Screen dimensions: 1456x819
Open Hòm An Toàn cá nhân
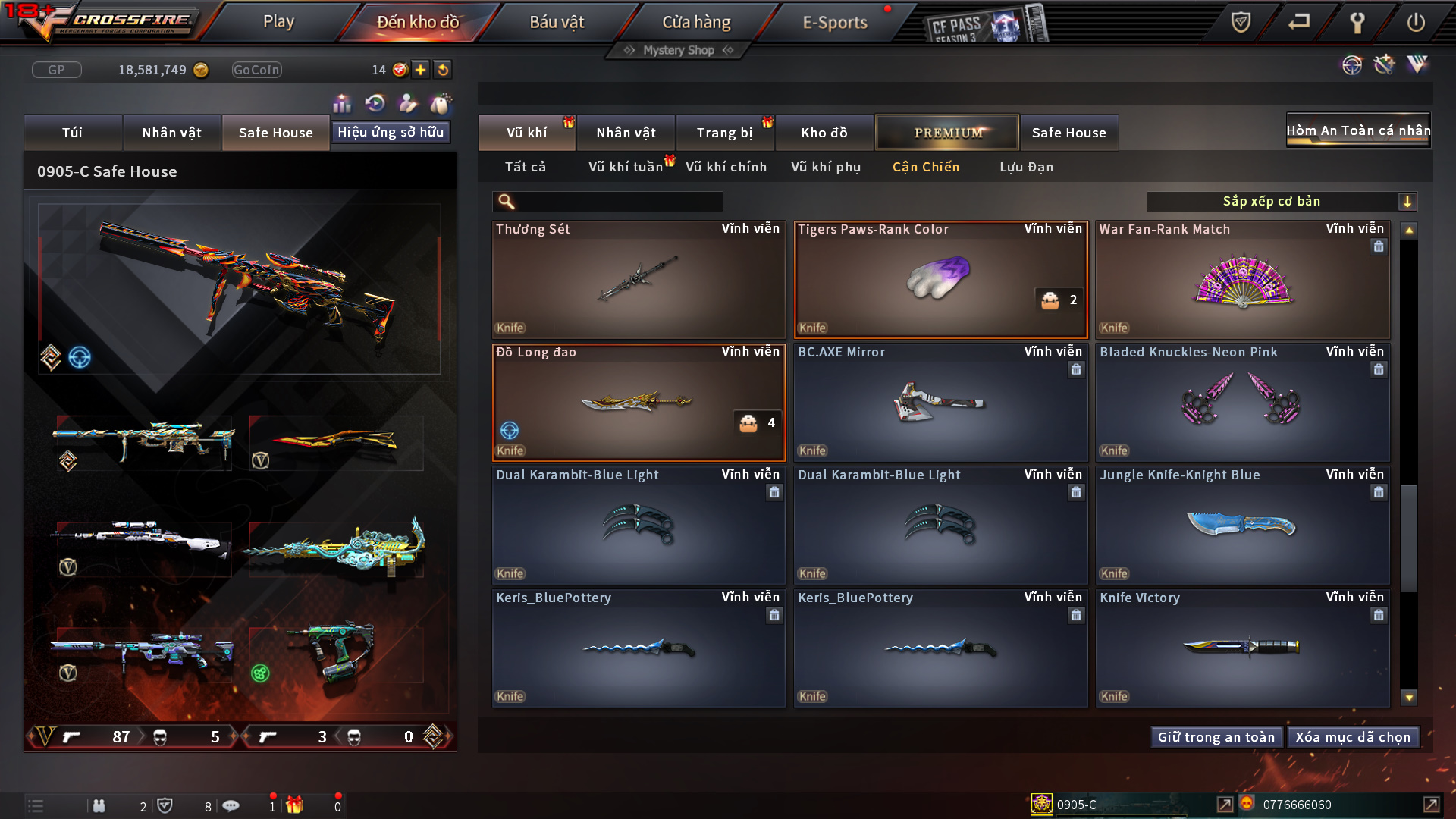[1358, 130]
